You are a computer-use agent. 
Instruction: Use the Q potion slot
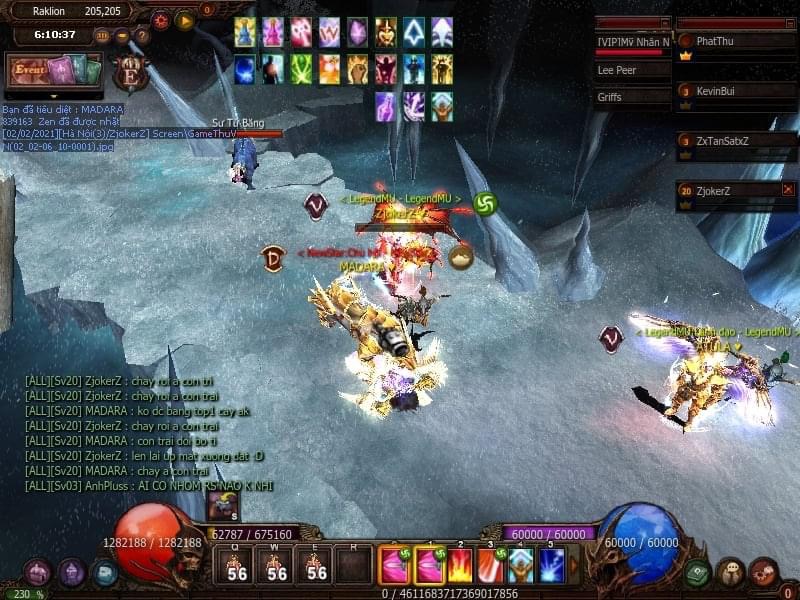click(x=236, y=566)
